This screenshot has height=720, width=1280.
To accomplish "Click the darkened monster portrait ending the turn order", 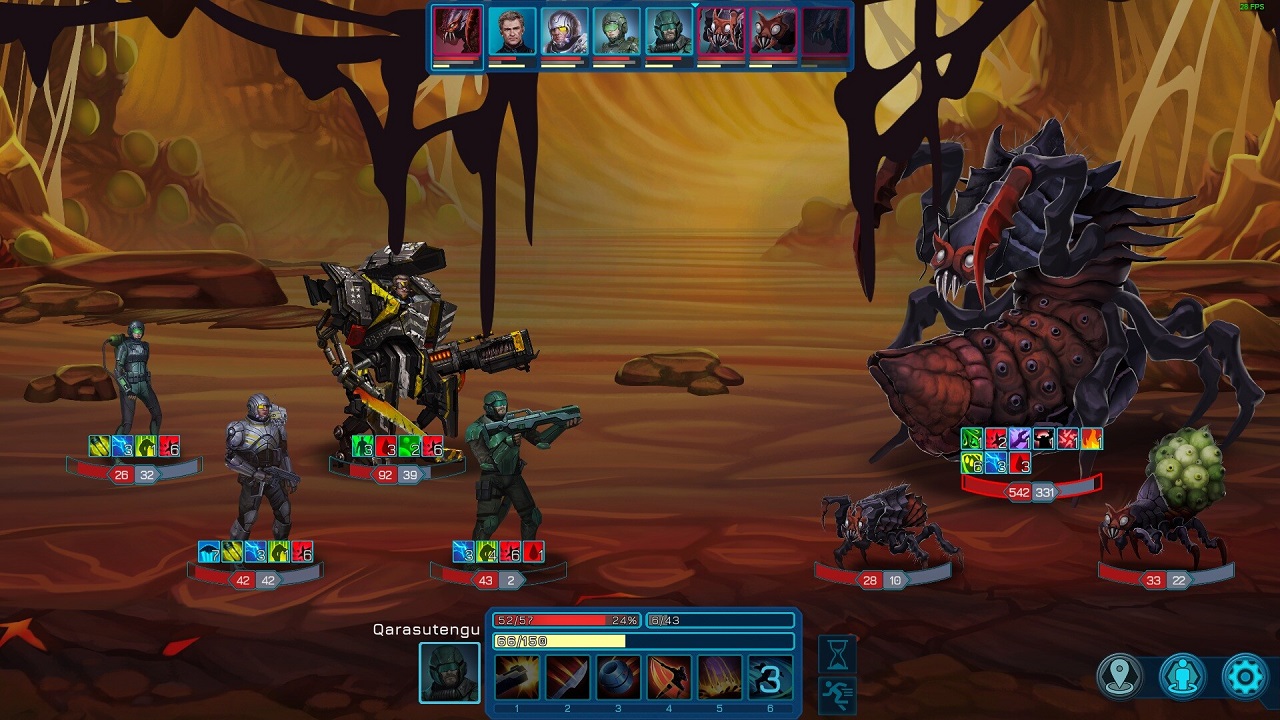I will (x=825, y=32).
